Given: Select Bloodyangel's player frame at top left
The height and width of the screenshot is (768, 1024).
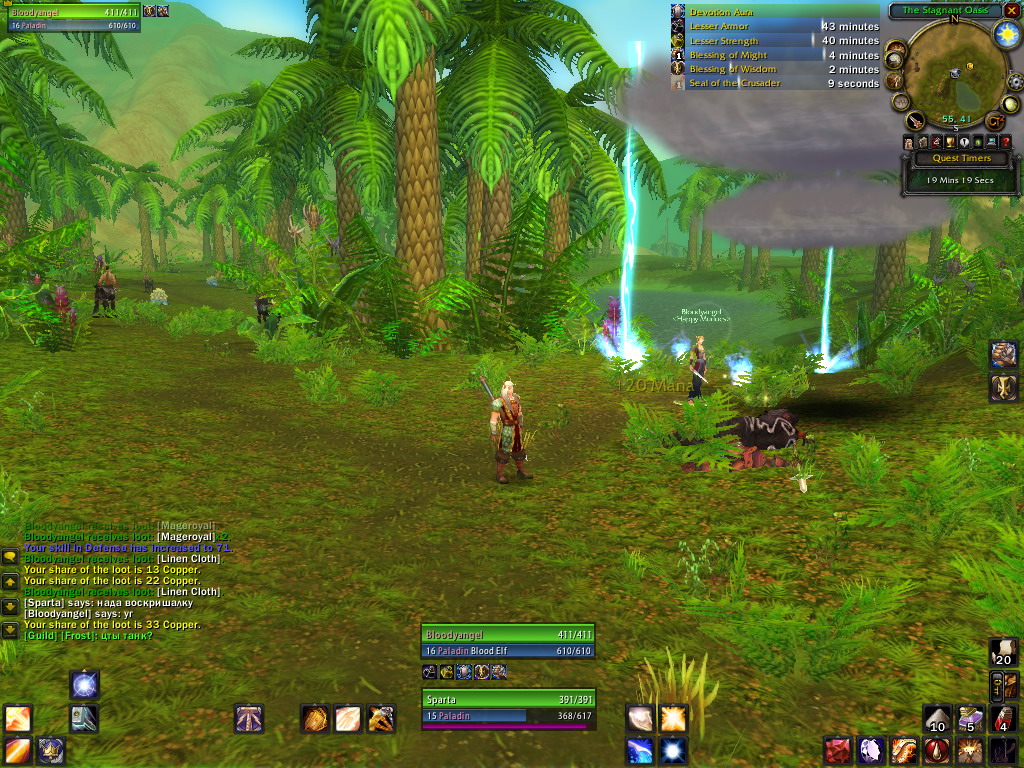Looking at the screenshot, I should click(72, 18).
